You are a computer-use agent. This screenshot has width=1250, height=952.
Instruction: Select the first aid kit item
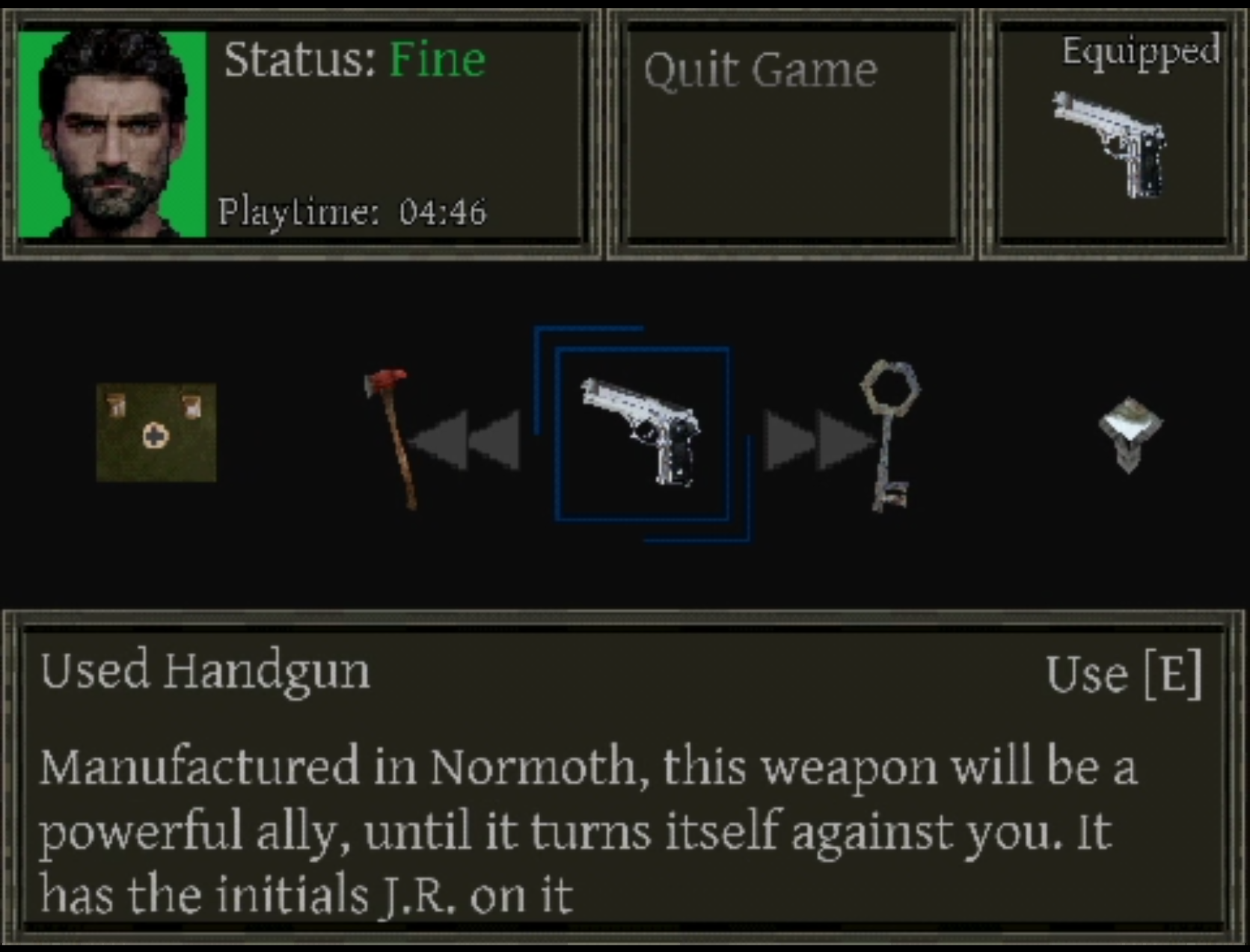pyautogui.click(x=156, y=432)
